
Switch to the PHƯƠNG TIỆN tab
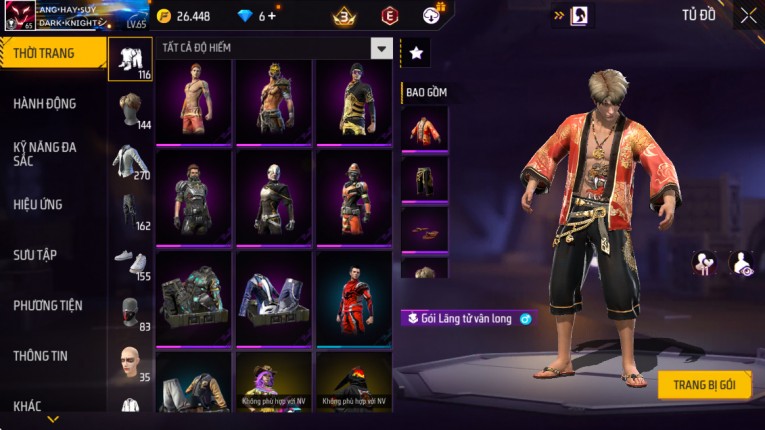pyautogui.click(x=48, y=305)
